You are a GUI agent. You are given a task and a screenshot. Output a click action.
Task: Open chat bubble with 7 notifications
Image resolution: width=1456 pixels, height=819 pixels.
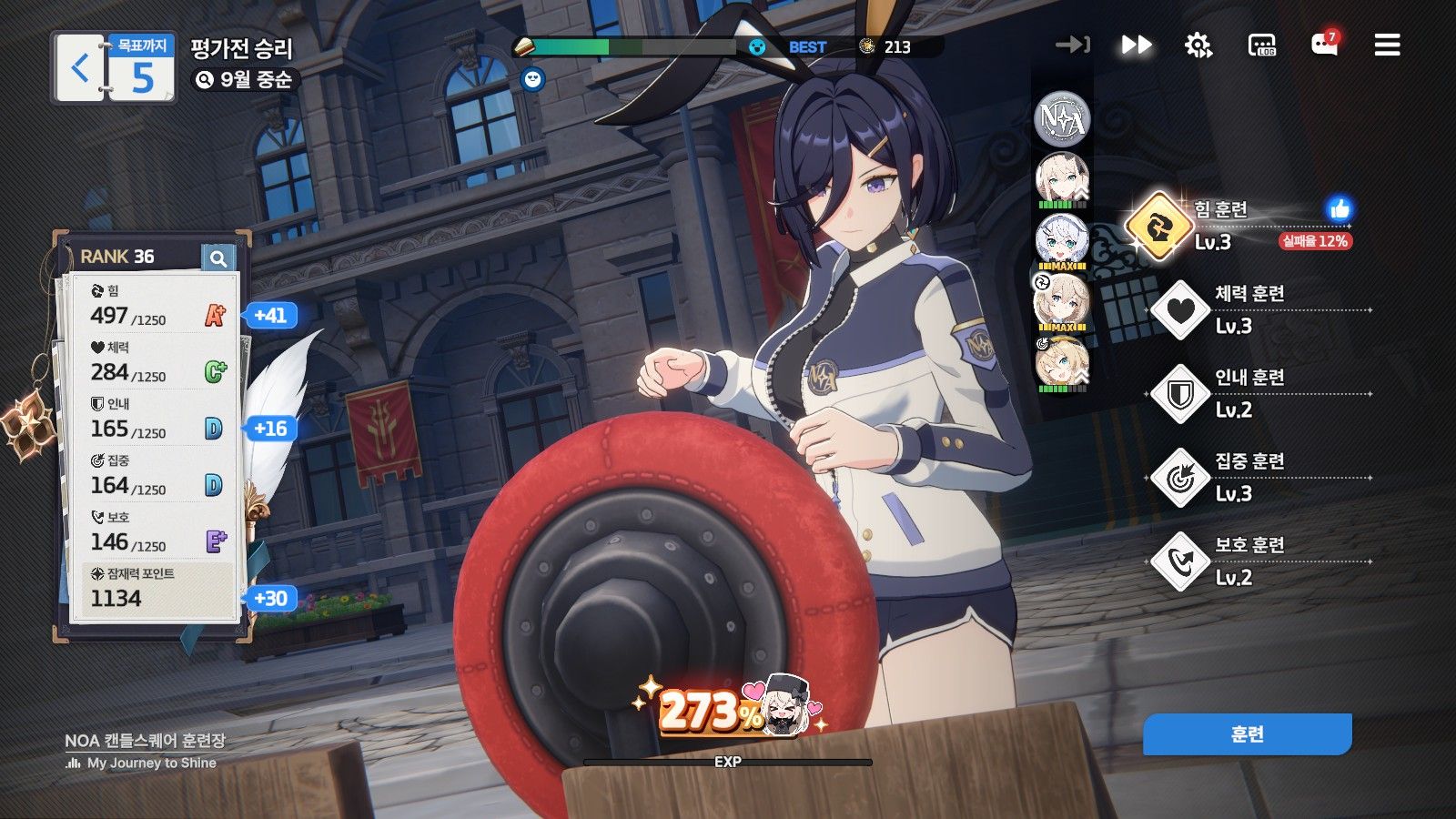pos(1324,45)
